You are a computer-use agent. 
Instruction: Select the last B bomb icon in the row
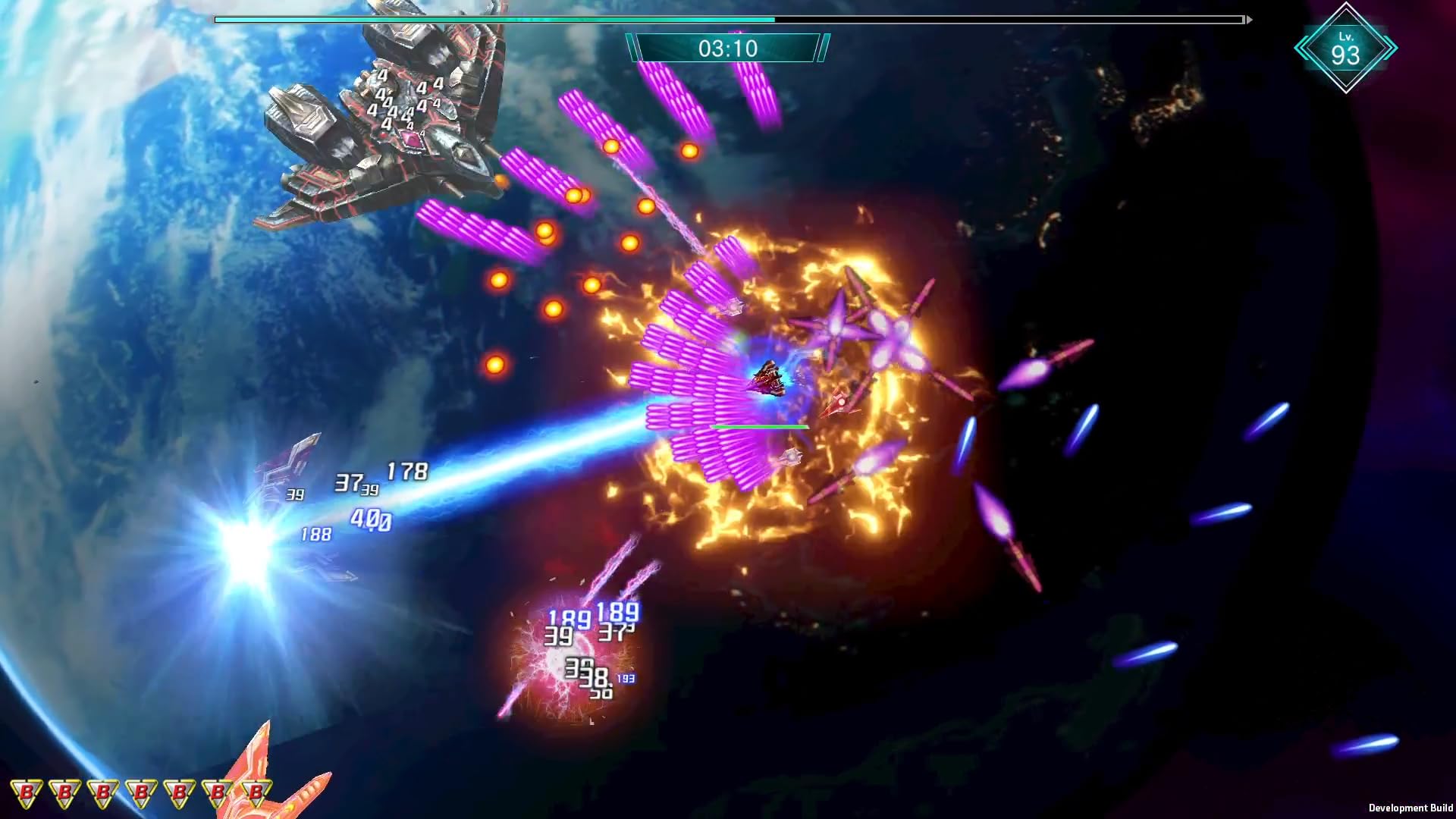[x=256, y=792]
